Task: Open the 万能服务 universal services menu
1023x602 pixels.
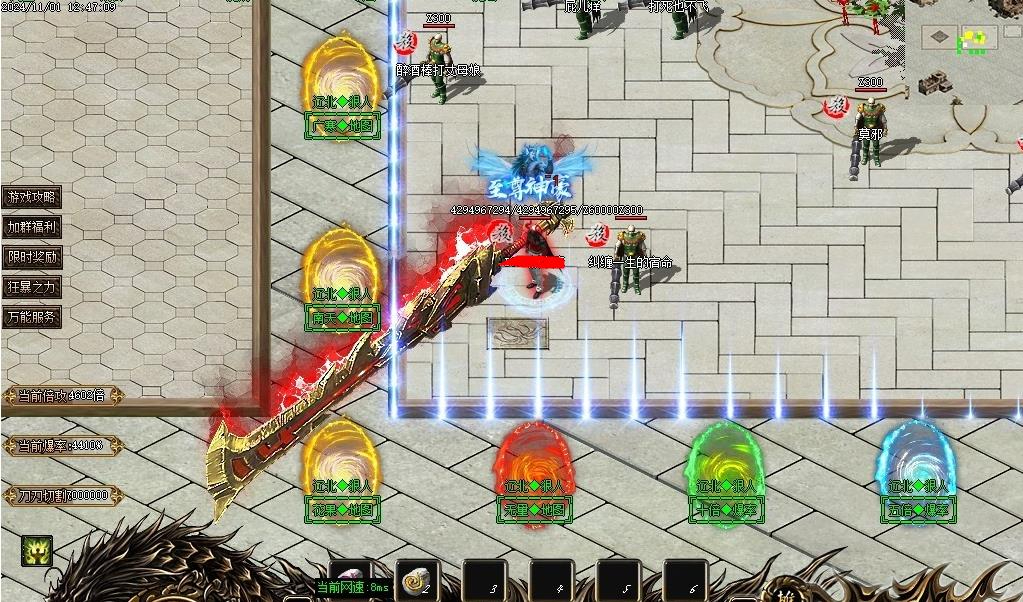Action: click(x=32, y=317)
